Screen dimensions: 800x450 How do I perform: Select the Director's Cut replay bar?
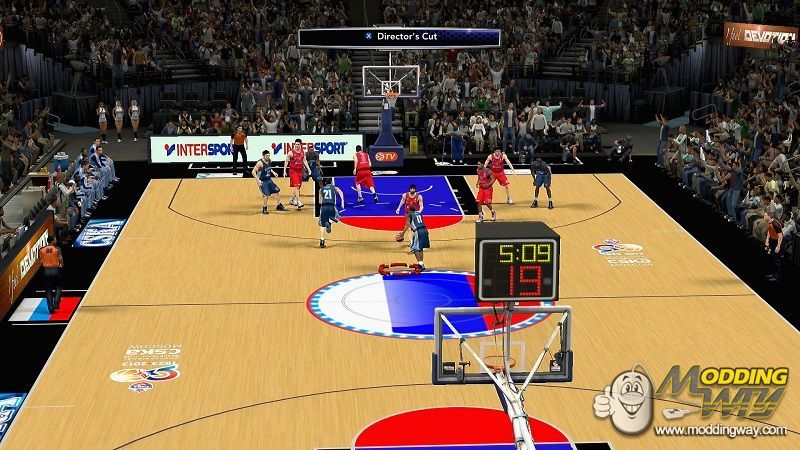(x=400, y=37)
